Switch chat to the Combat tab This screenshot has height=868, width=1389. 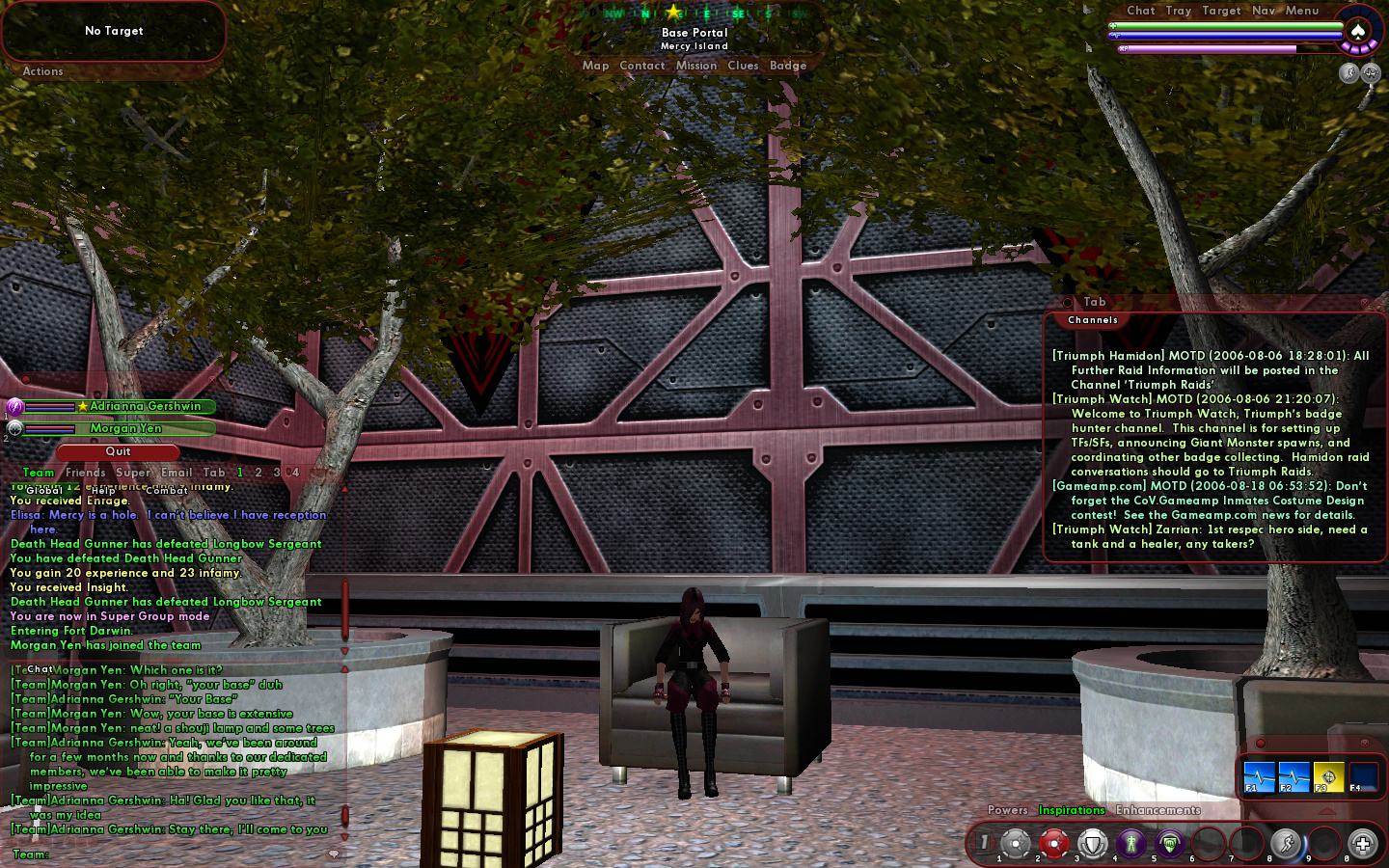pos(167,490)
